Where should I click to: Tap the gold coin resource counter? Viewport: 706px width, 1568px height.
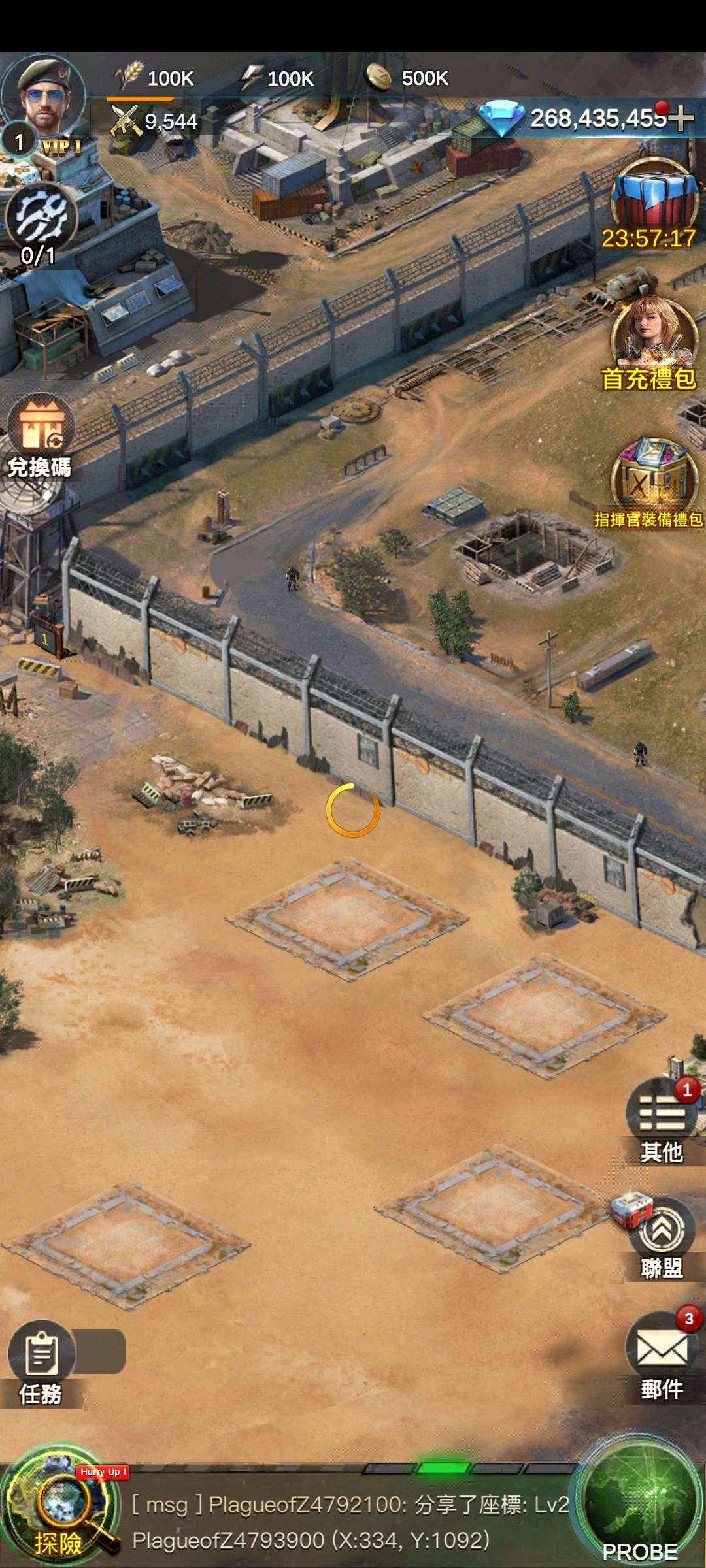(409, 78)
